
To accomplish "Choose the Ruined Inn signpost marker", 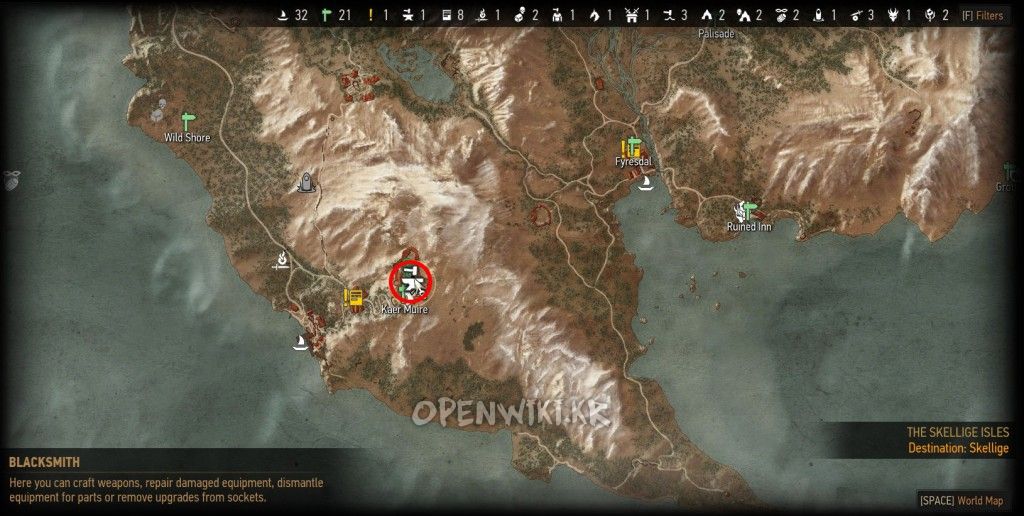I will point(748,211).
